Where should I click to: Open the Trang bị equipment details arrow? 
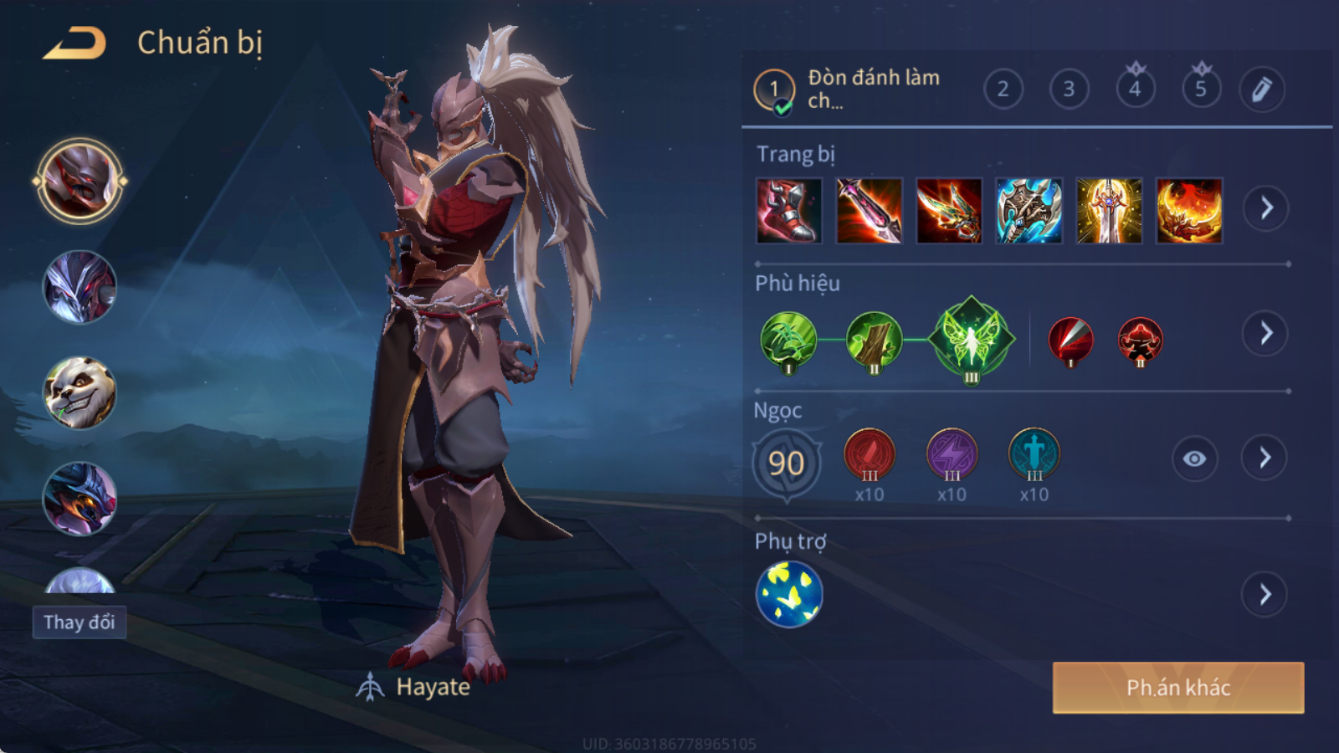pos(1265,208)
